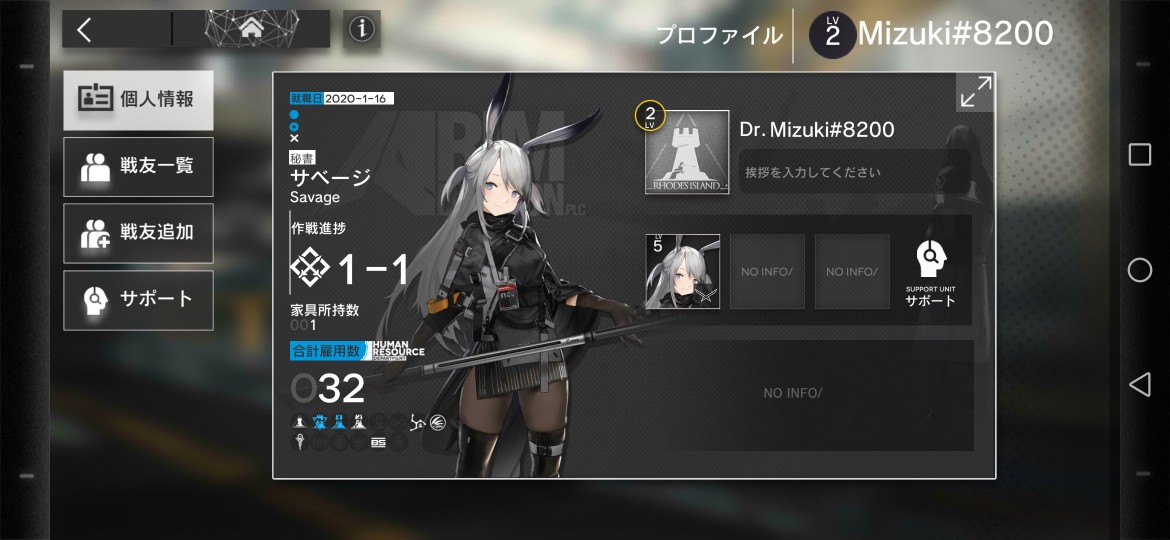The width and height of the screenshot is (1170, 540).
Task: Tap the Android back triangle button
Action: (1139, 384)
